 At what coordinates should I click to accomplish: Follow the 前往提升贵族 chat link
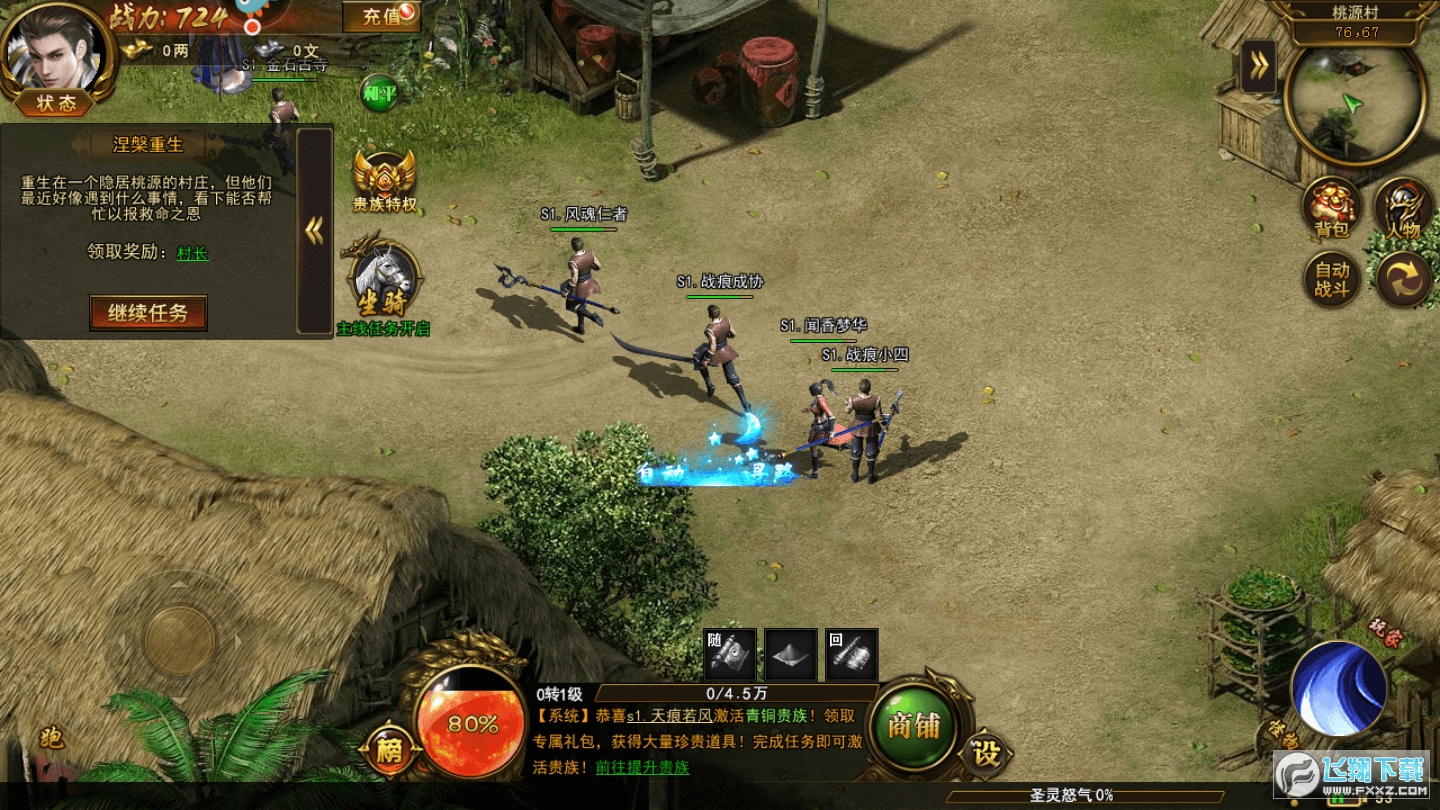pos(642,768)
